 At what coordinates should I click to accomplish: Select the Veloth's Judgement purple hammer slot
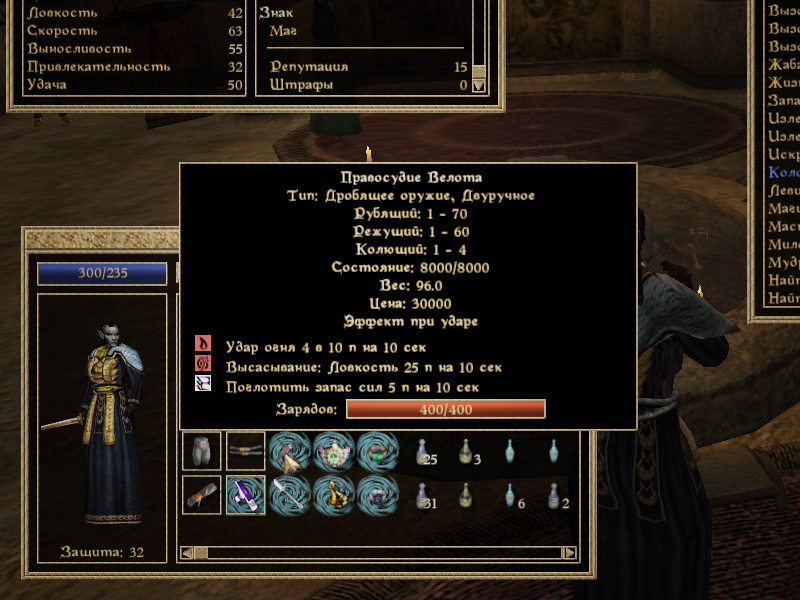(245, 495)
